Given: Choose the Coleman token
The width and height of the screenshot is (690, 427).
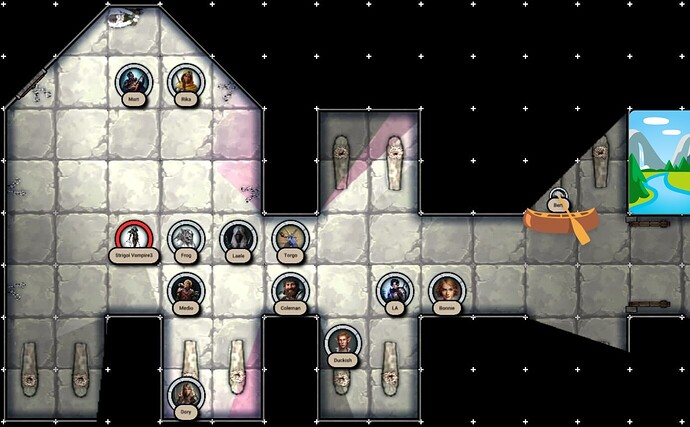Looking at the screenshot, I should pos(290,290).
